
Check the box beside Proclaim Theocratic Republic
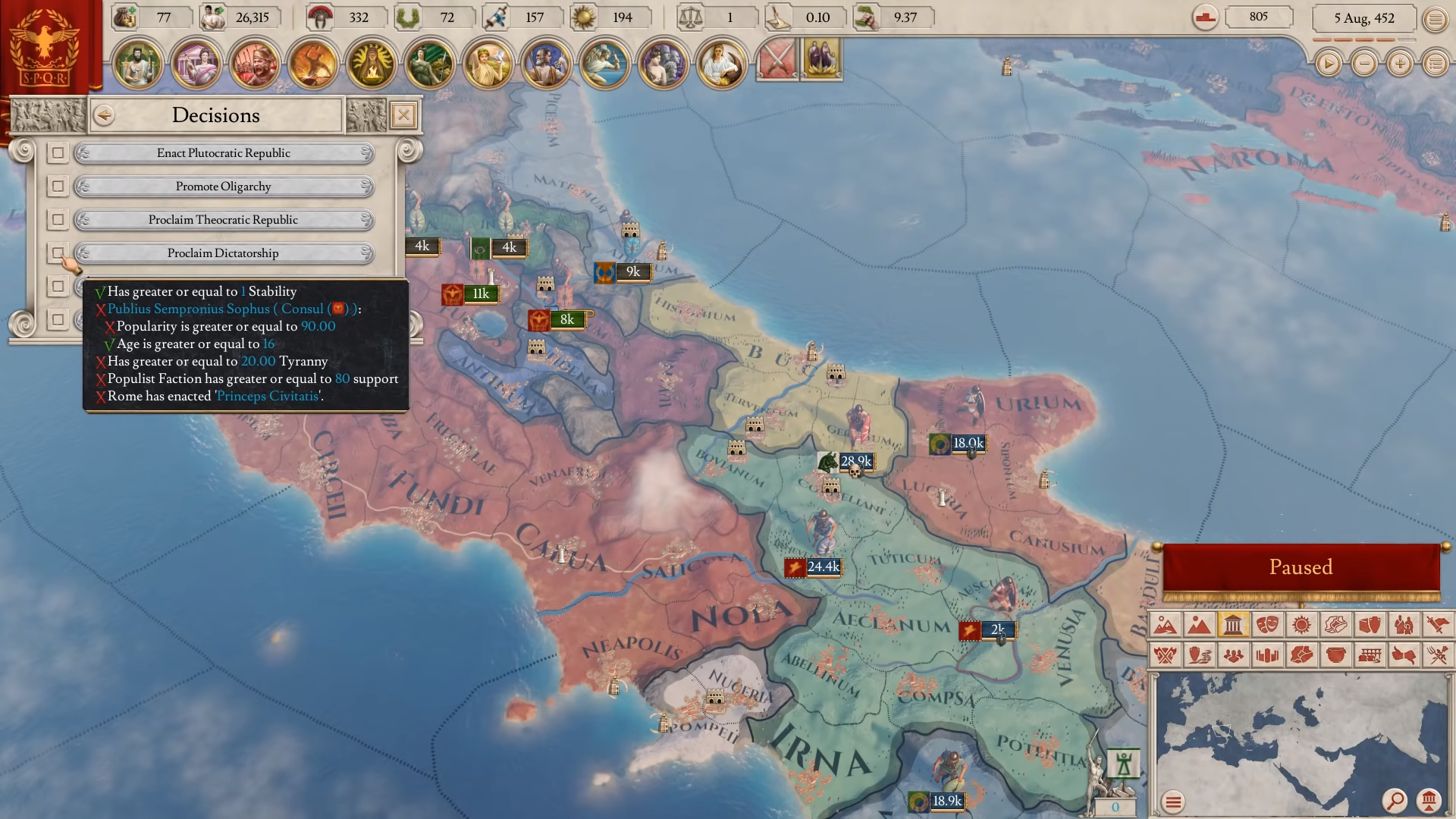click(58, 220)
